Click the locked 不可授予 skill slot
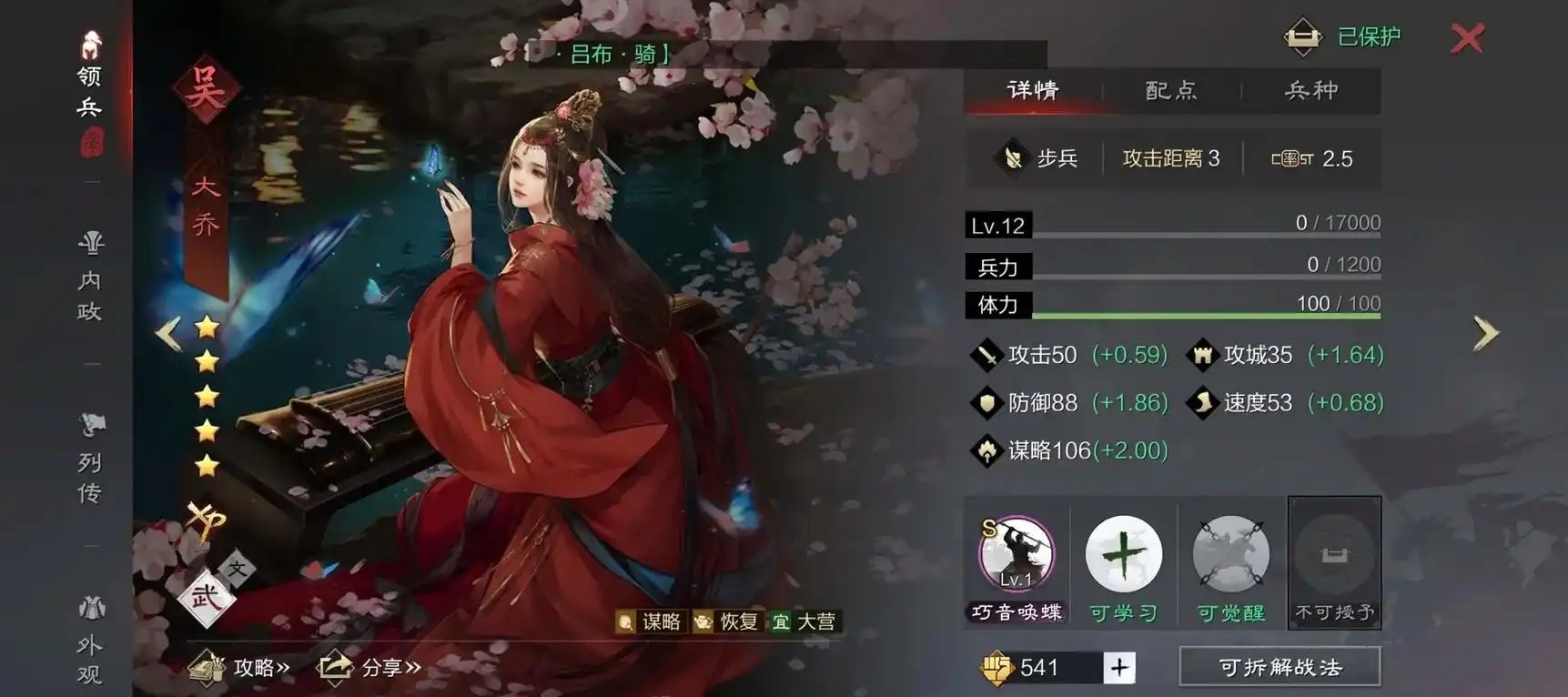The width and height of the screenshot is (1568, 697). (x=1334, y=557)
